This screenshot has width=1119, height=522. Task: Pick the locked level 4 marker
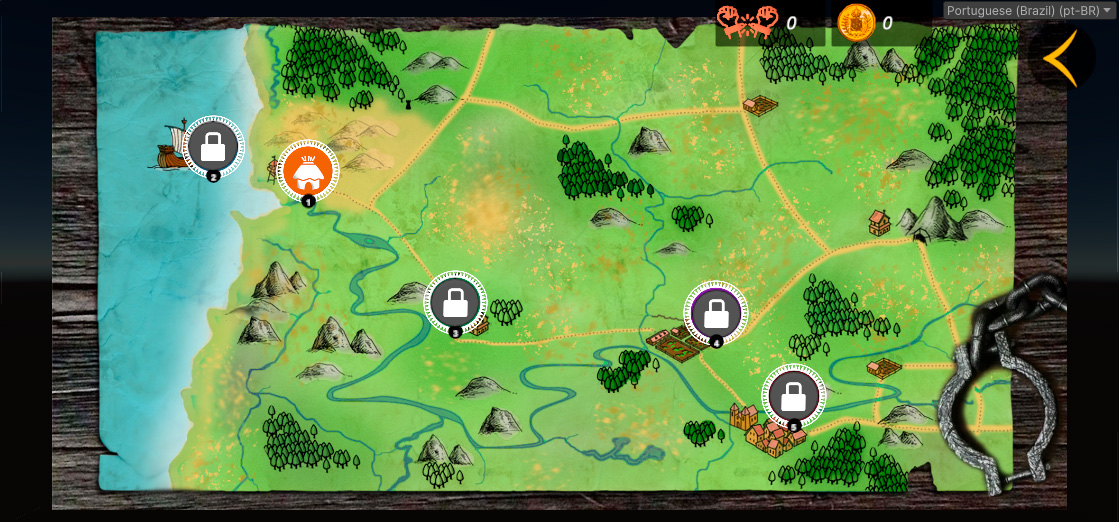pos(716,312)
